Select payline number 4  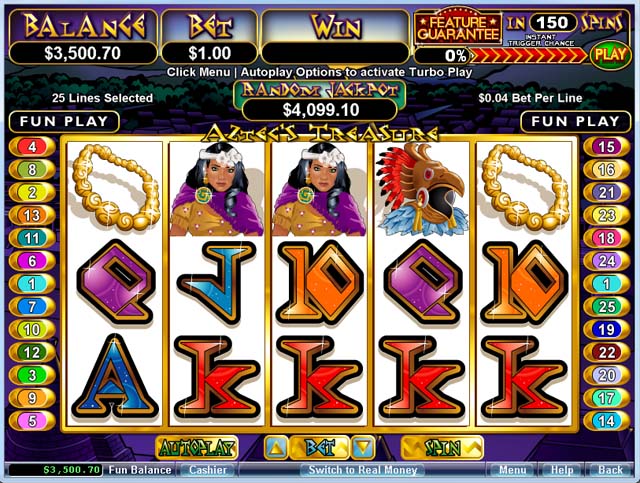tap(33, 147)
